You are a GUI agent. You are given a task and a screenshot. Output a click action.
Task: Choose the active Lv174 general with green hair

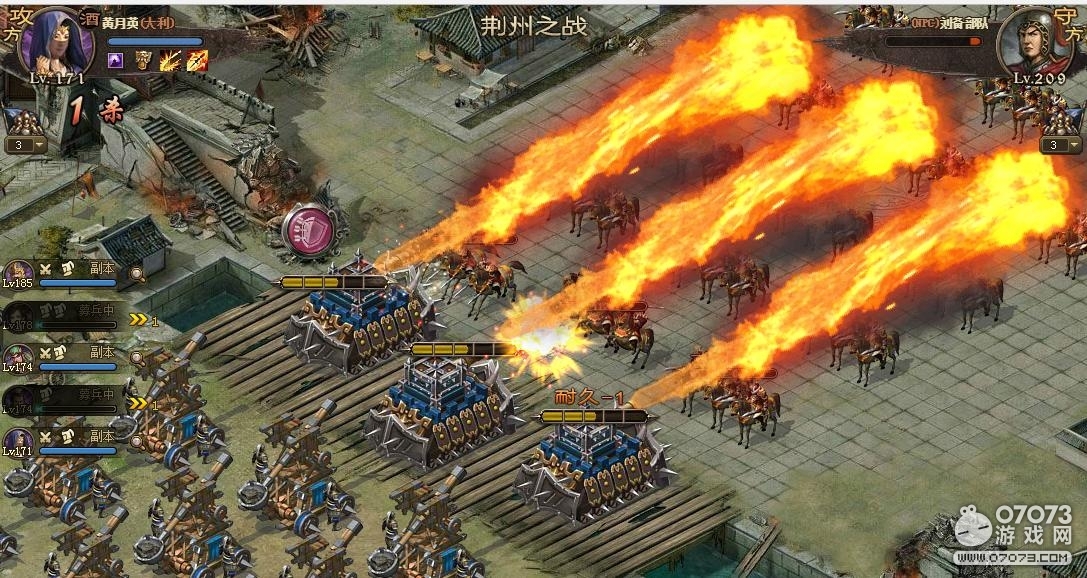[17, 356]
